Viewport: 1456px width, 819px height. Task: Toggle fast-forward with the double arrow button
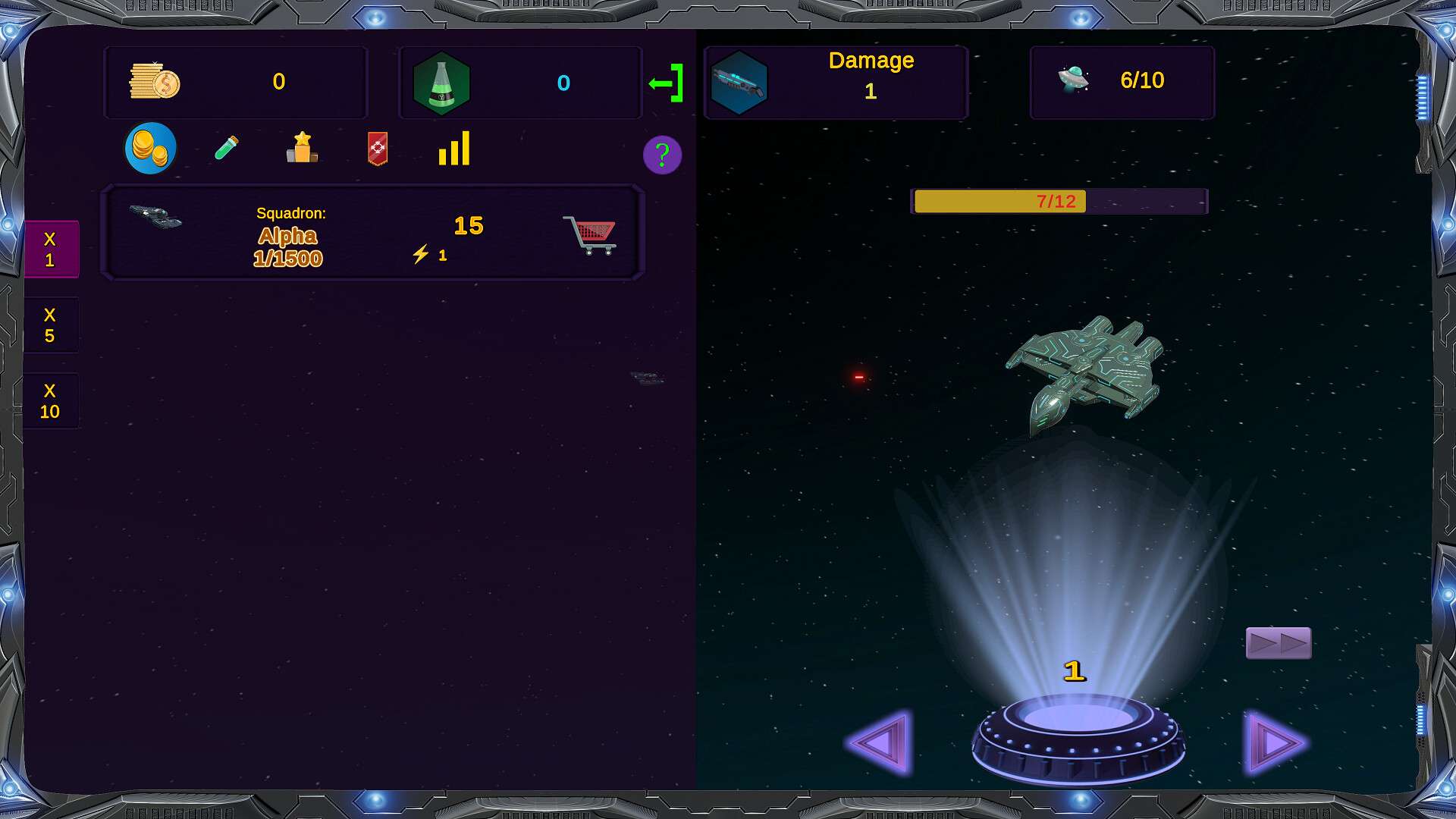[x=1278, y=642]
